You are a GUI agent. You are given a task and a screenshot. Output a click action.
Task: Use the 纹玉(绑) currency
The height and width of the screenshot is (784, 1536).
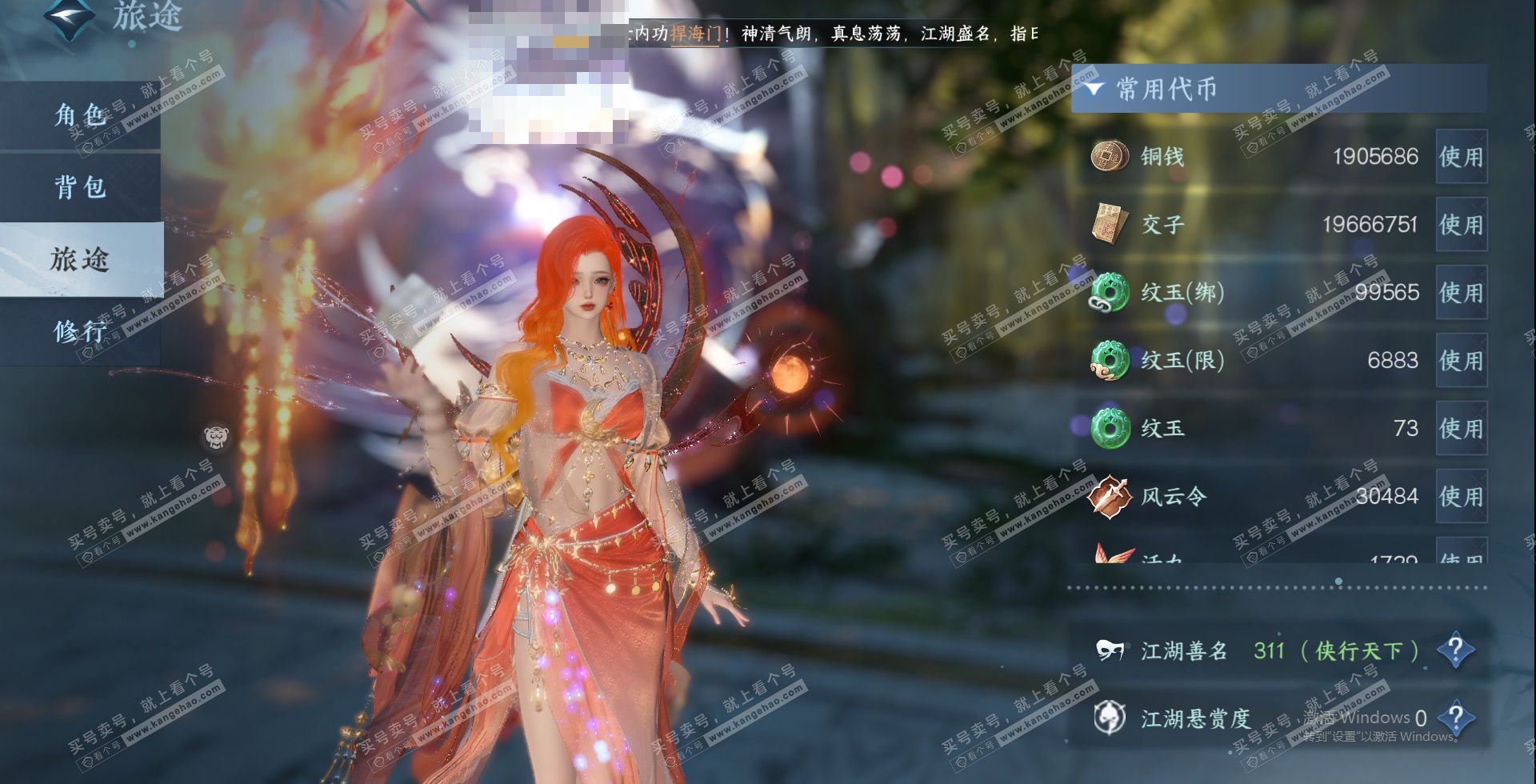point(1461,293)
